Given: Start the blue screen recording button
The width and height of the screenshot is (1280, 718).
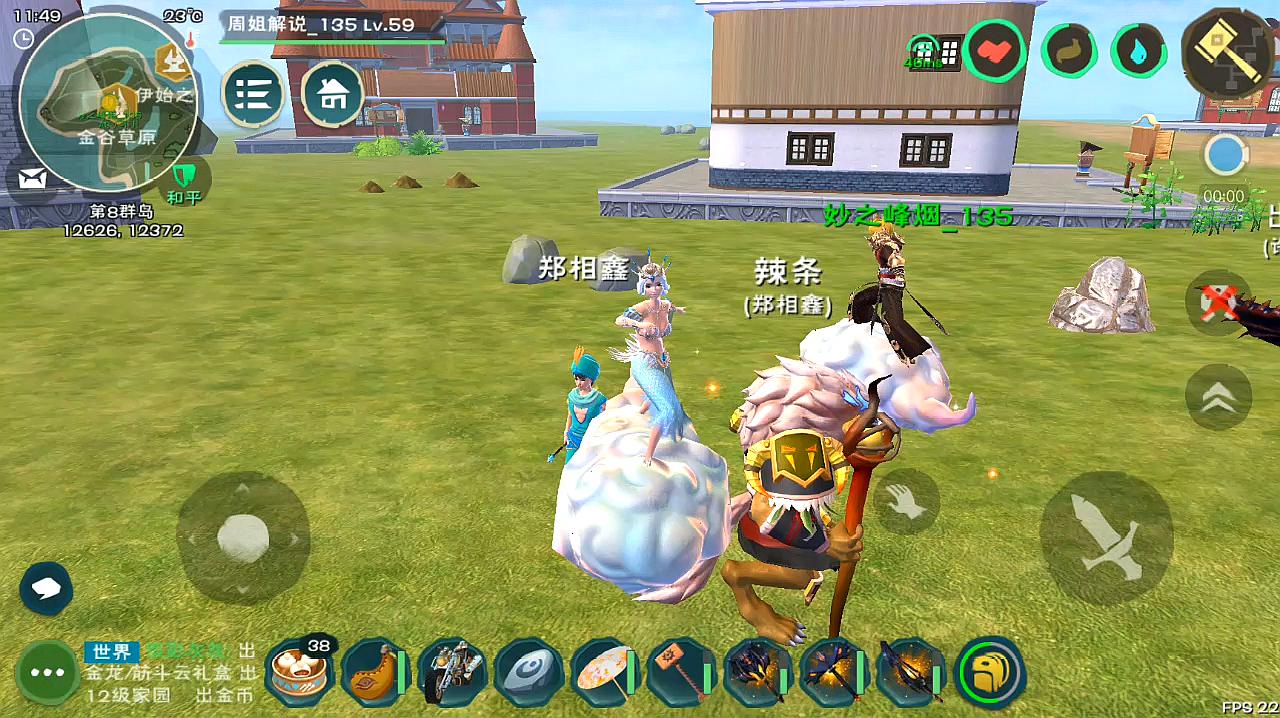Looking at the screenshot, I should click(x=1224, y=156).
